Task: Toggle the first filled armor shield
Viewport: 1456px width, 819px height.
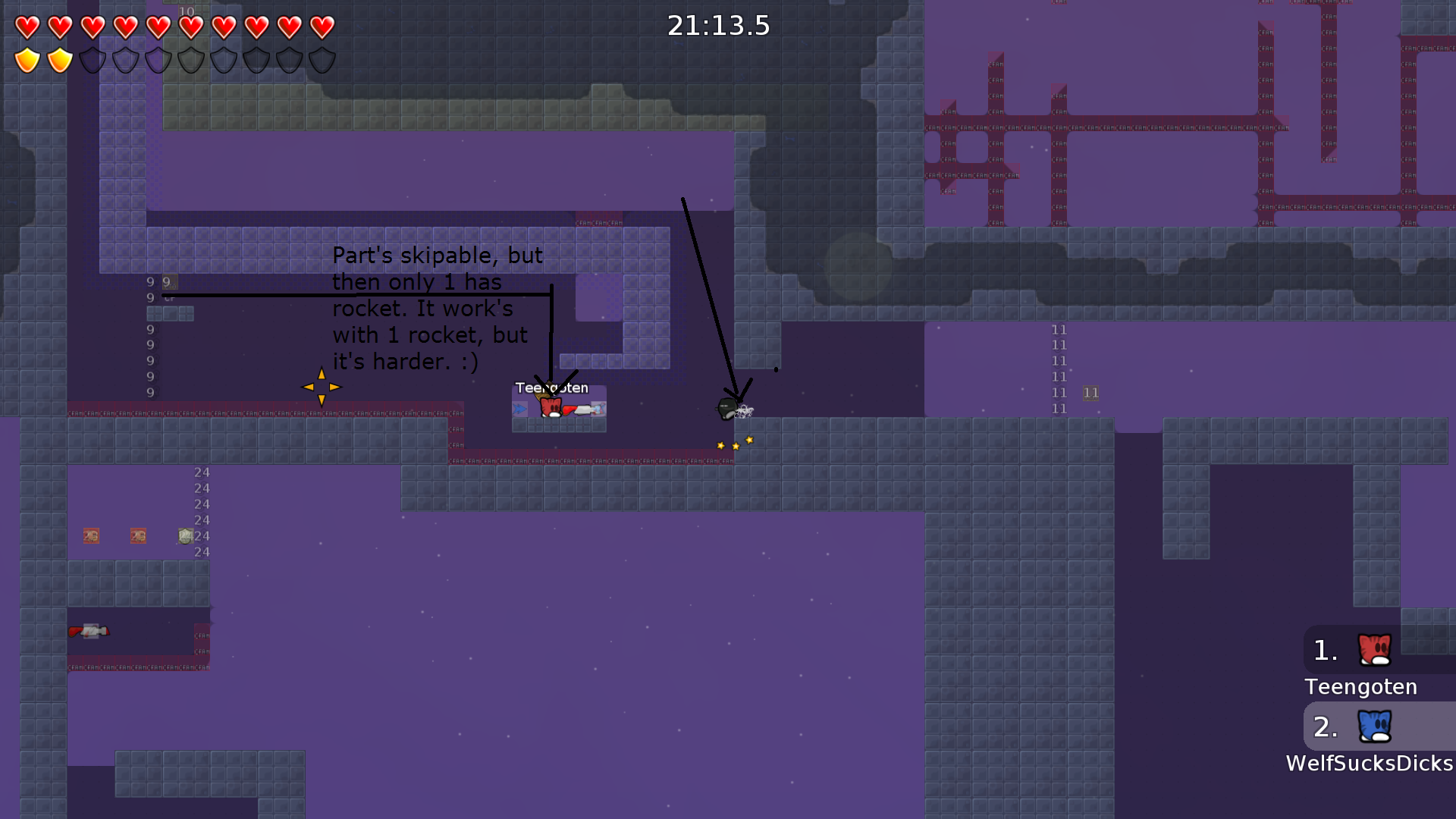Action: (27, 59)
